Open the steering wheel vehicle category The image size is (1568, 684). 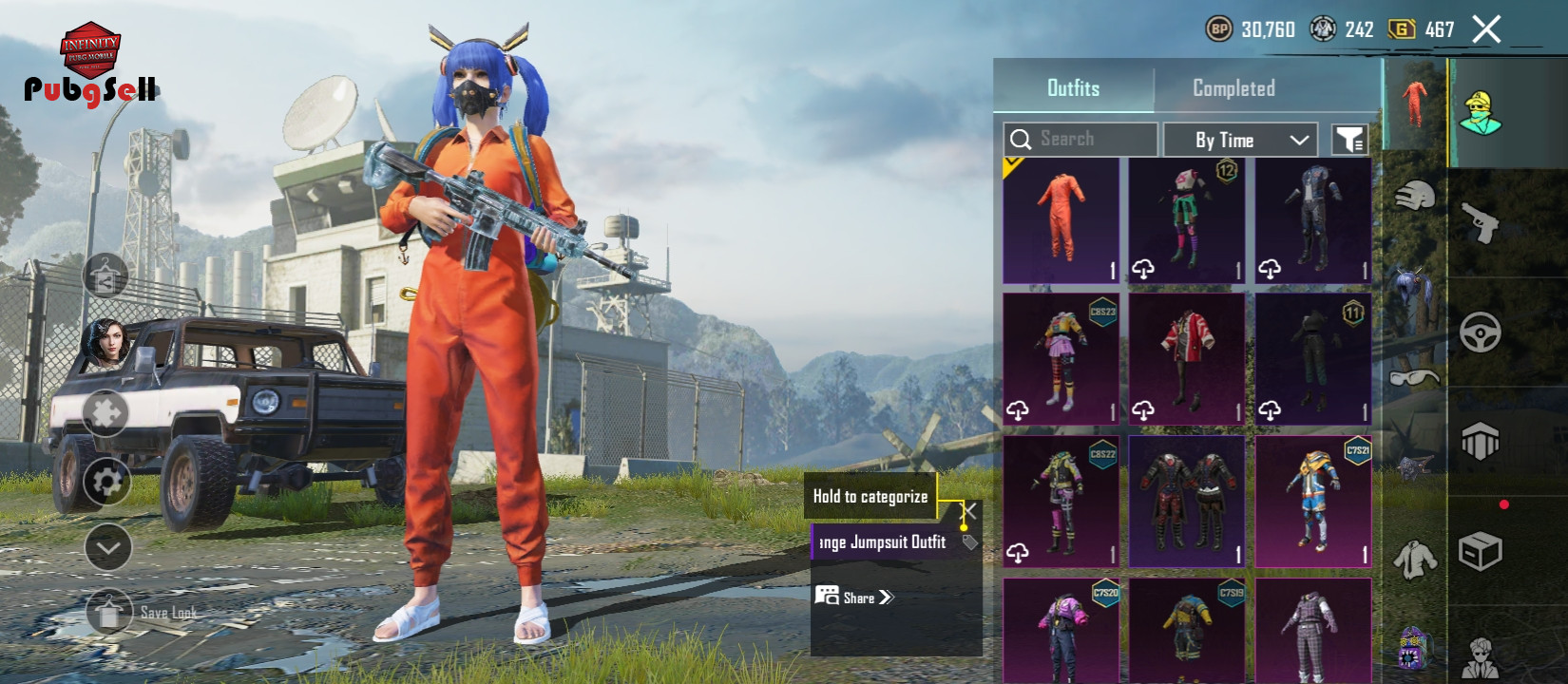(1480, 332)
